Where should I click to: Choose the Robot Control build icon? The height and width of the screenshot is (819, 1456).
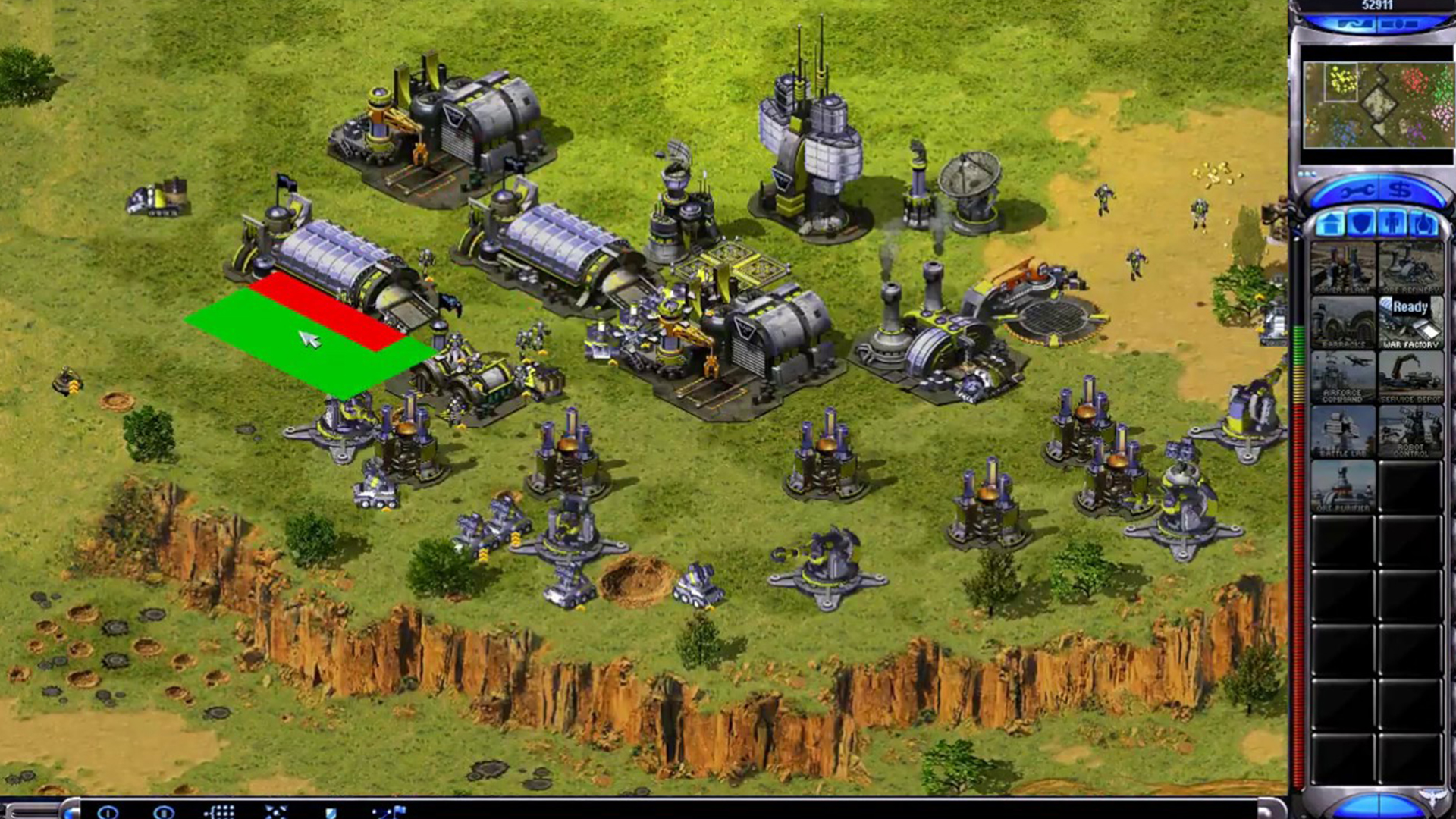pos(1410,432)
